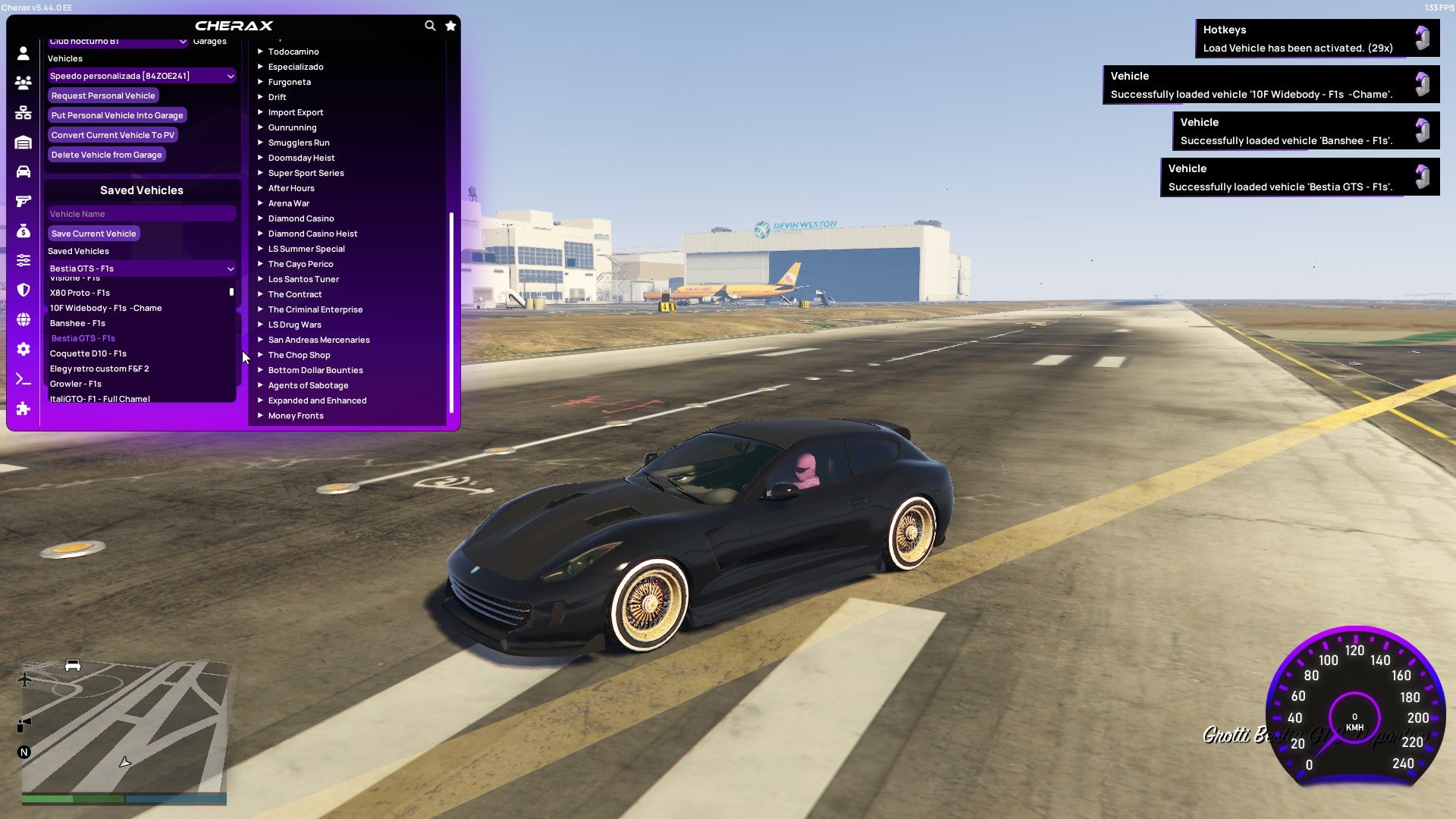Click the Request Personal Vehicle button
Image resolution: width=1456 pixels, height=819 pixels.
coord(103,96)
